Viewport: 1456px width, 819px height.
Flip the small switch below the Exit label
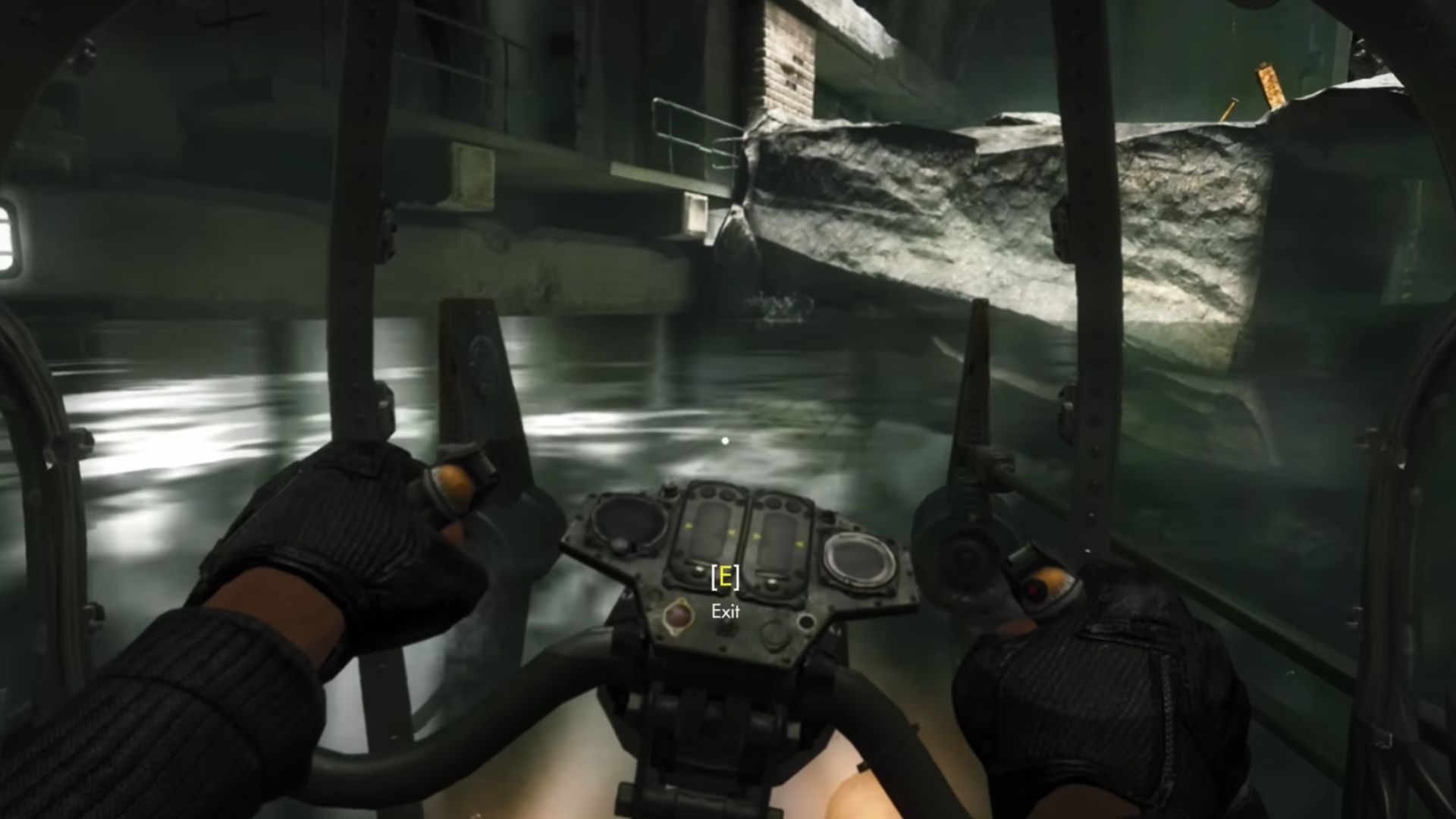726,628
